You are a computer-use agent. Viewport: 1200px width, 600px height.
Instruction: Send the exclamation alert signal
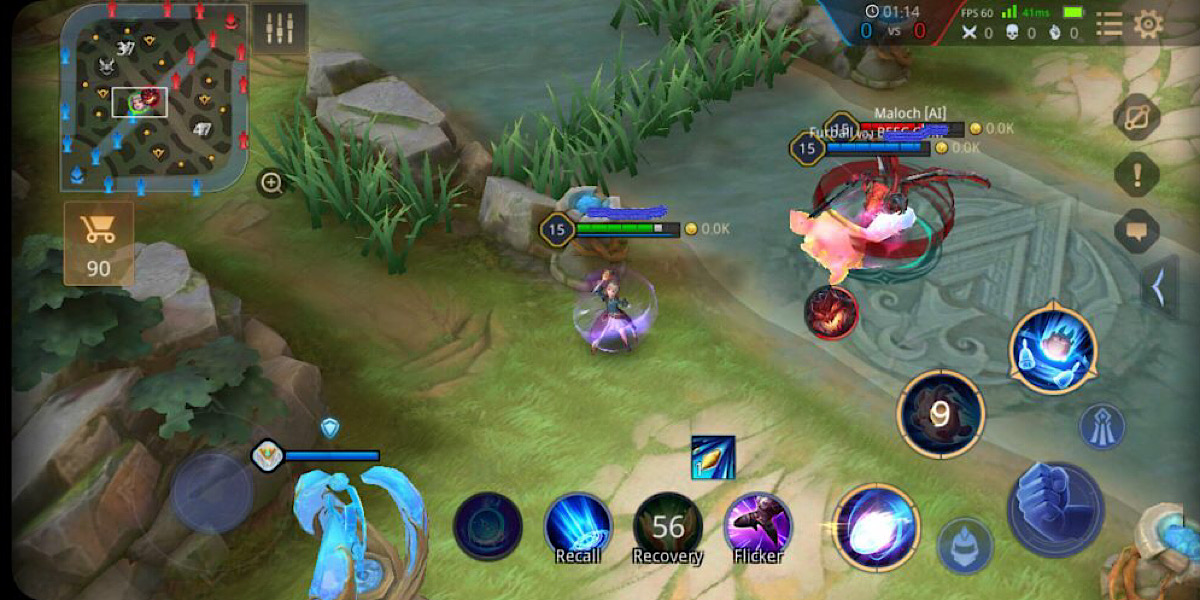(1136, 176)
